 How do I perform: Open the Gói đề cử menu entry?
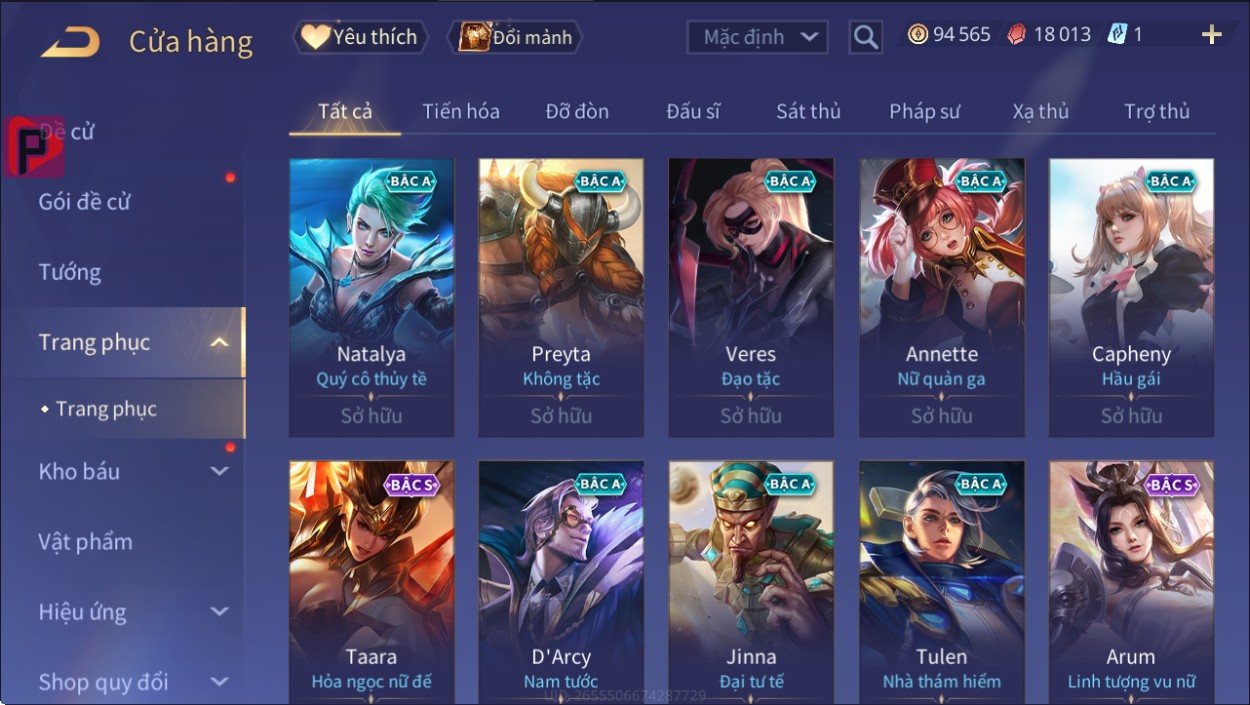pyautogui.click(x=85, y=202)
